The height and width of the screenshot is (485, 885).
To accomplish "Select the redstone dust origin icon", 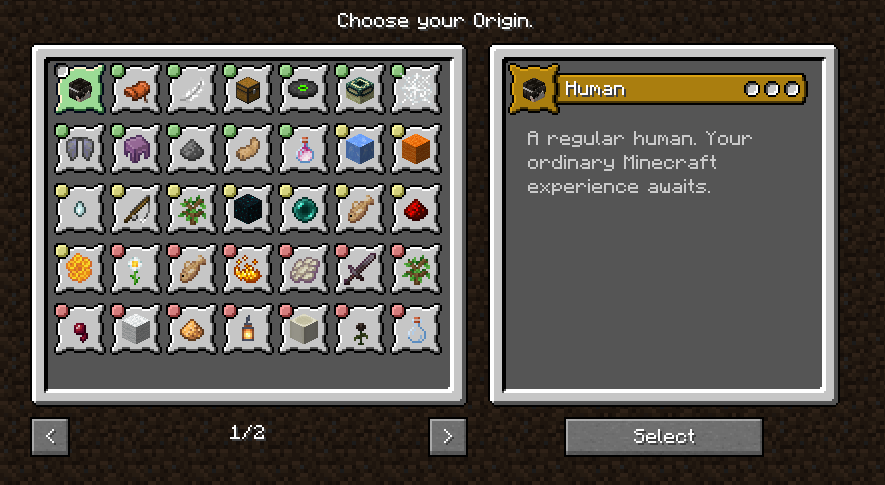I will click(416, 210).
